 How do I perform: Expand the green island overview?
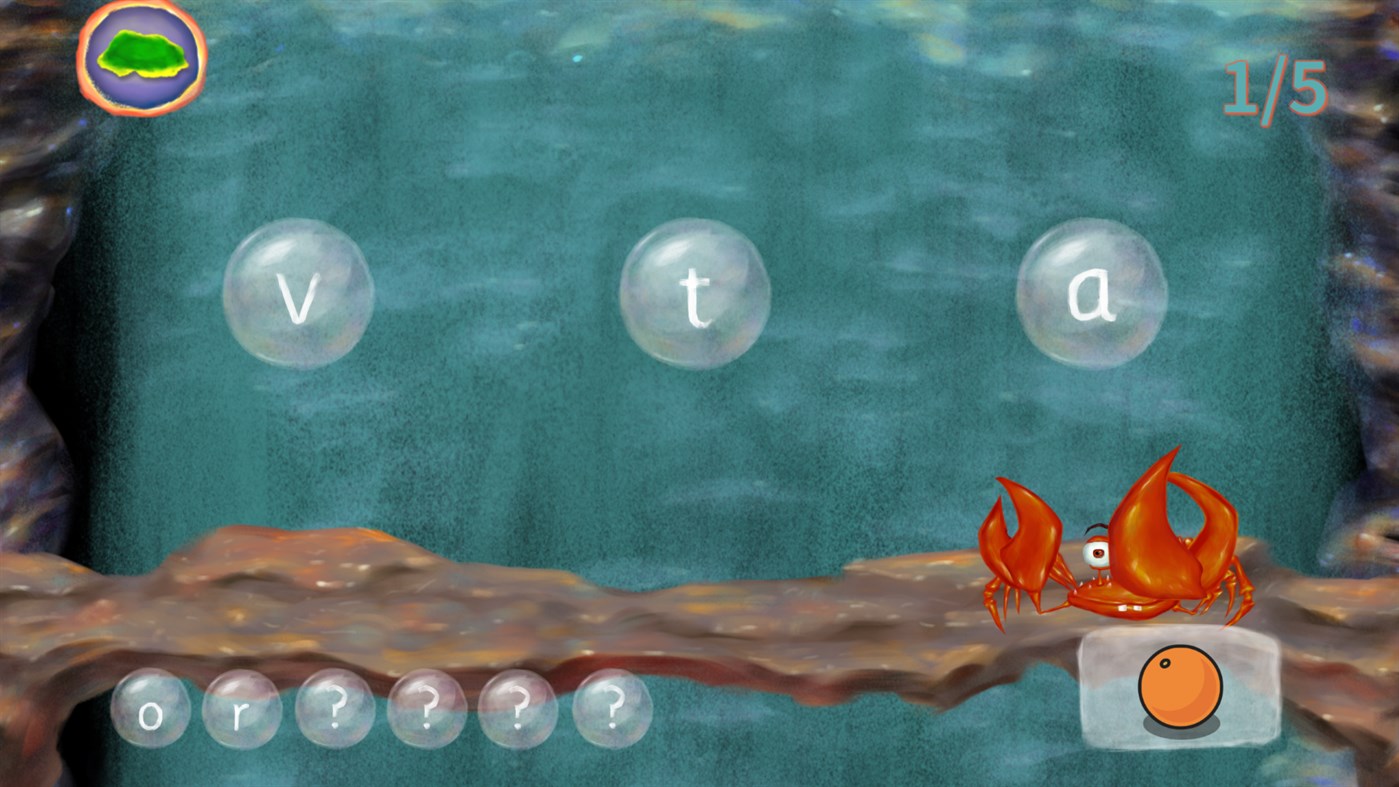point(140,60)
